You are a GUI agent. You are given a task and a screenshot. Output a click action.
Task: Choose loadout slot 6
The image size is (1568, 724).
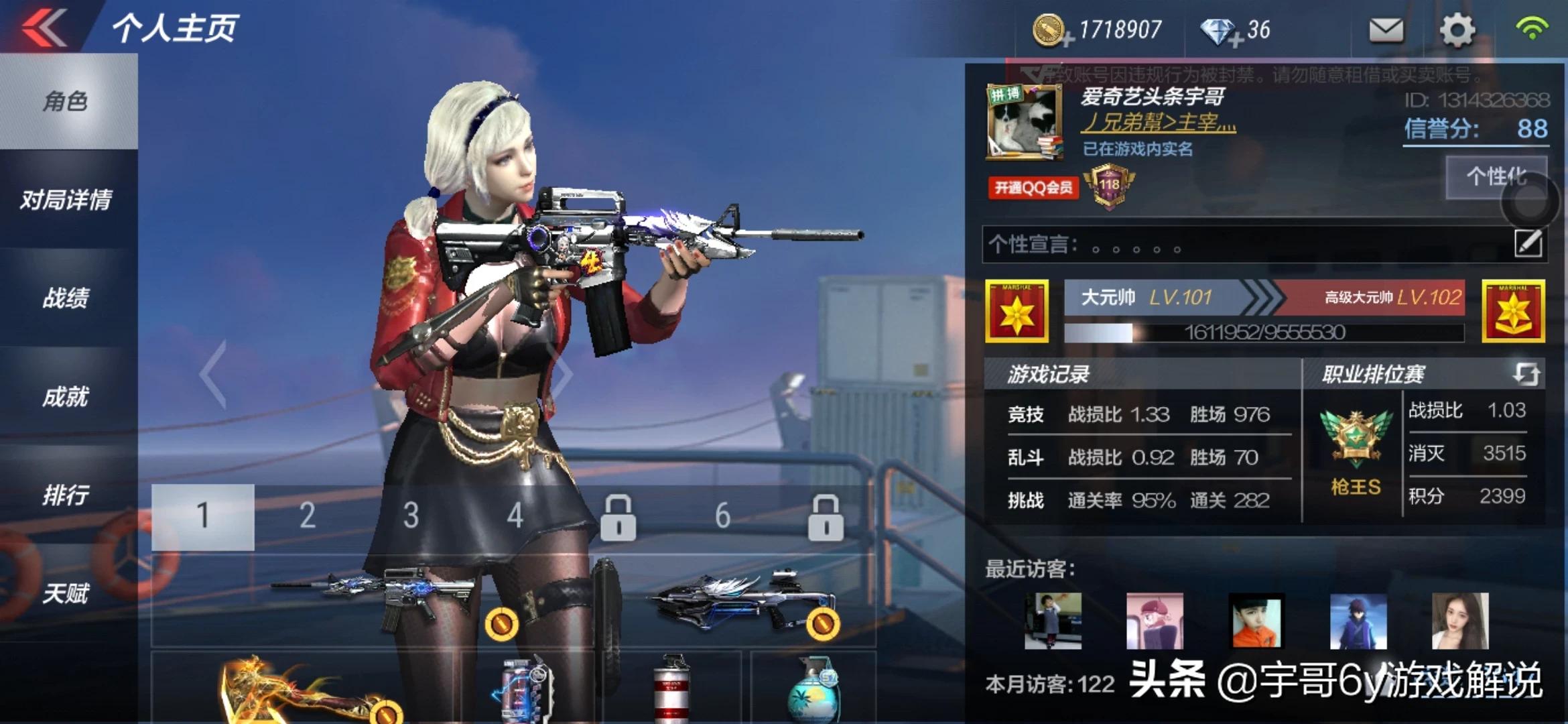point(722,516)
